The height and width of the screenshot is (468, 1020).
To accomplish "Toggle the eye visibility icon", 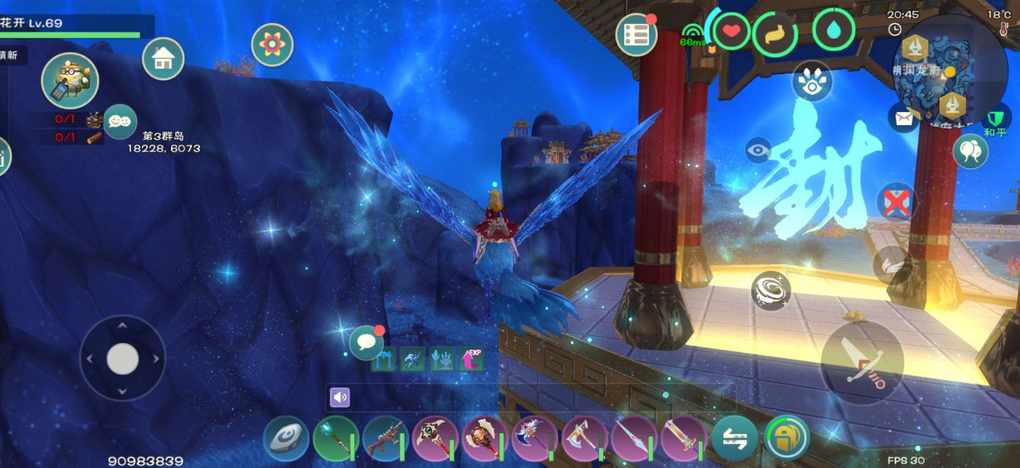I will (x=758, y=150).
